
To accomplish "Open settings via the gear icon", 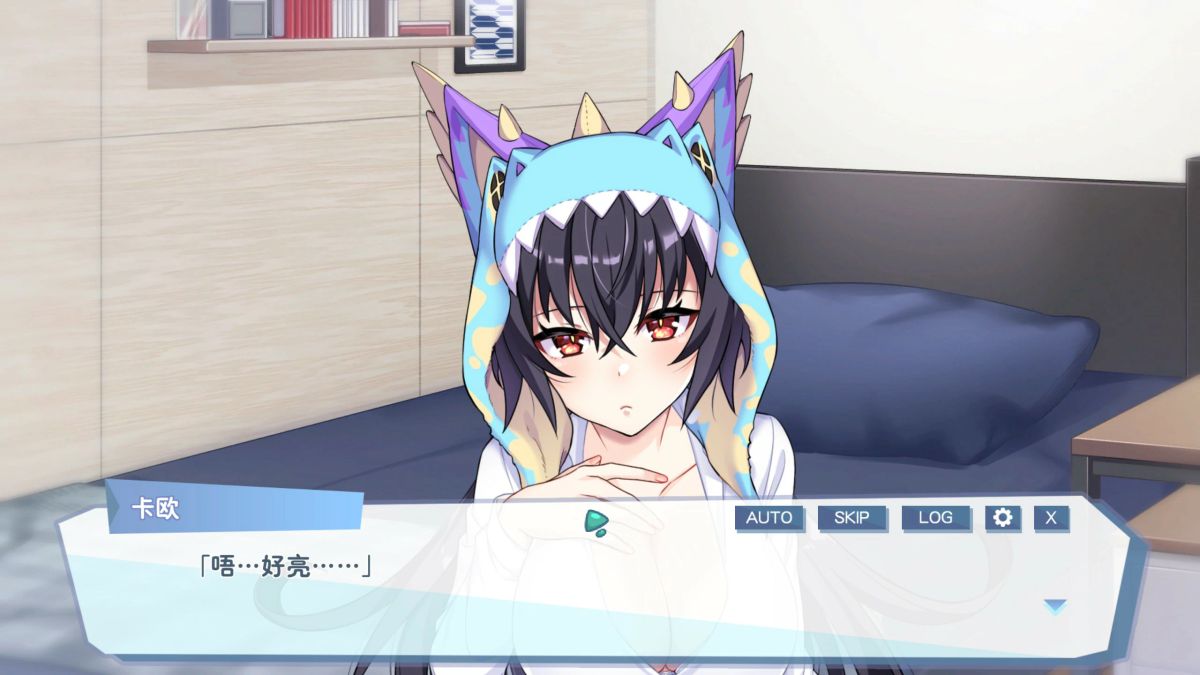I will 1003,518.
